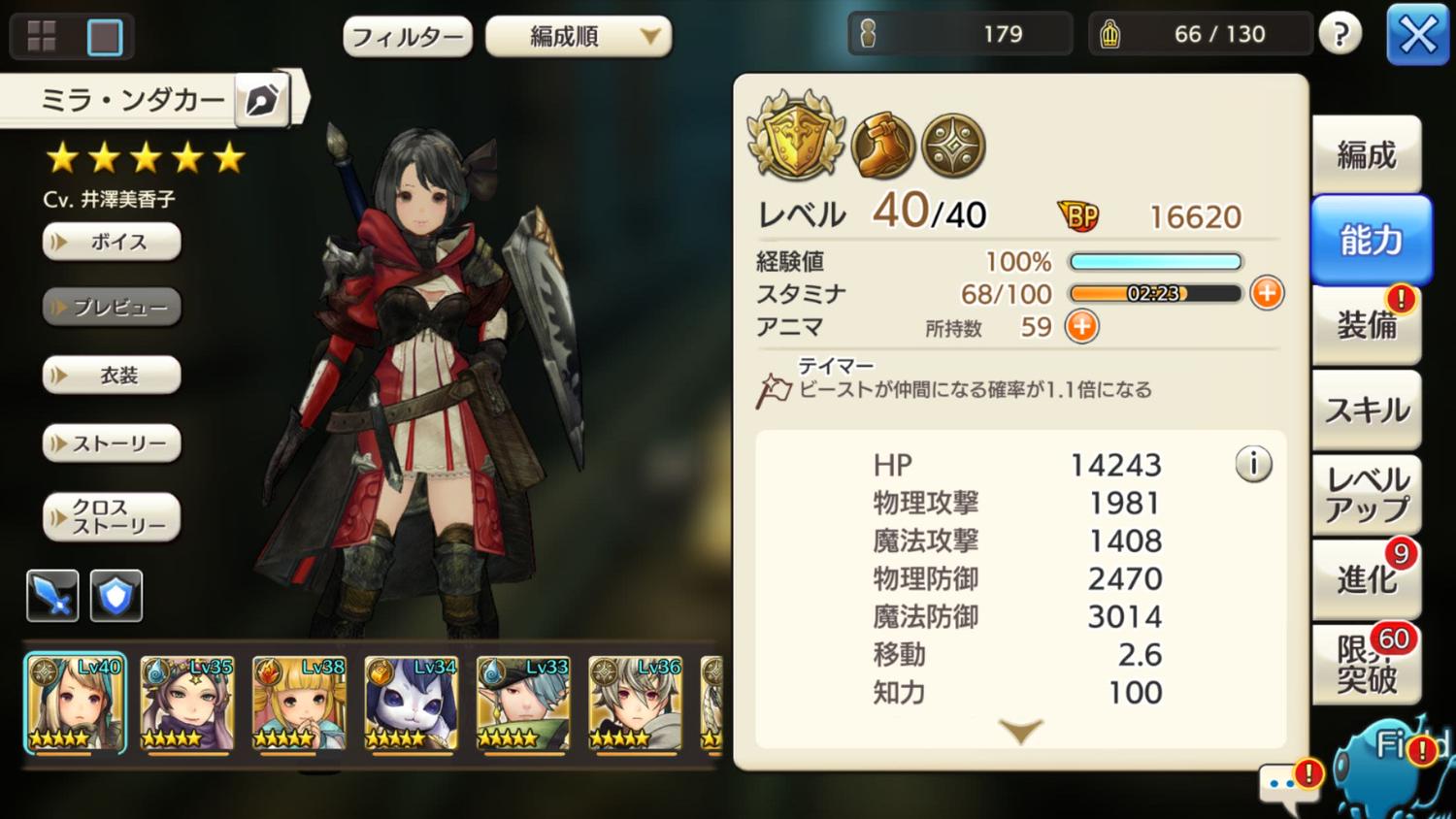View the character's ストーリー story
1456x819 pixels.
tap(112, 443)
